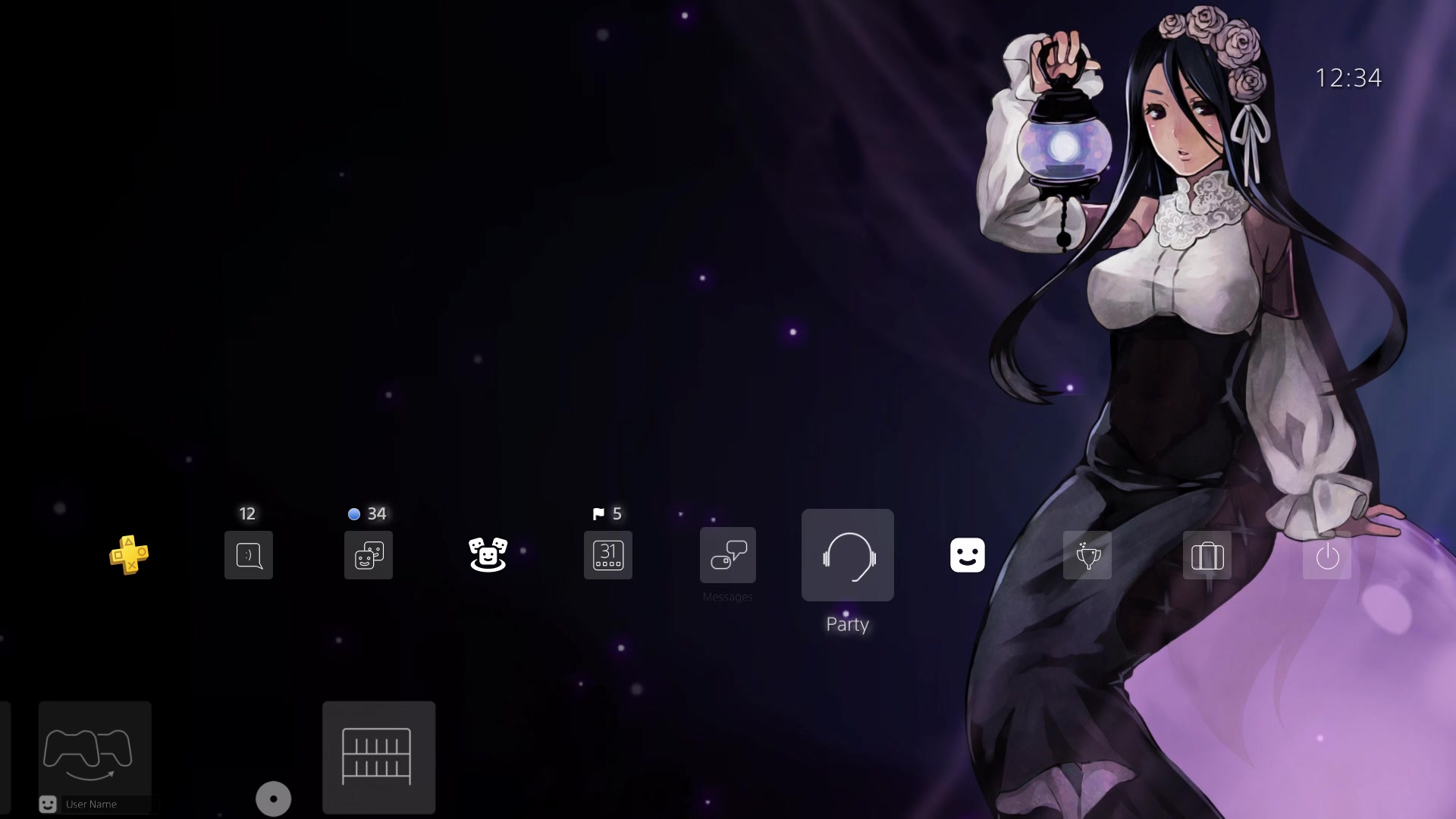Select the Party headset icon

click(x=847, y=555)
